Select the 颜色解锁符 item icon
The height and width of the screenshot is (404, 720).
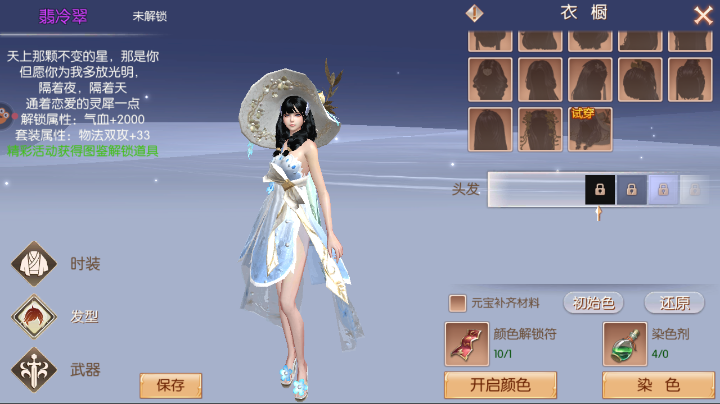pyautogui.click(x=466, y=344)
